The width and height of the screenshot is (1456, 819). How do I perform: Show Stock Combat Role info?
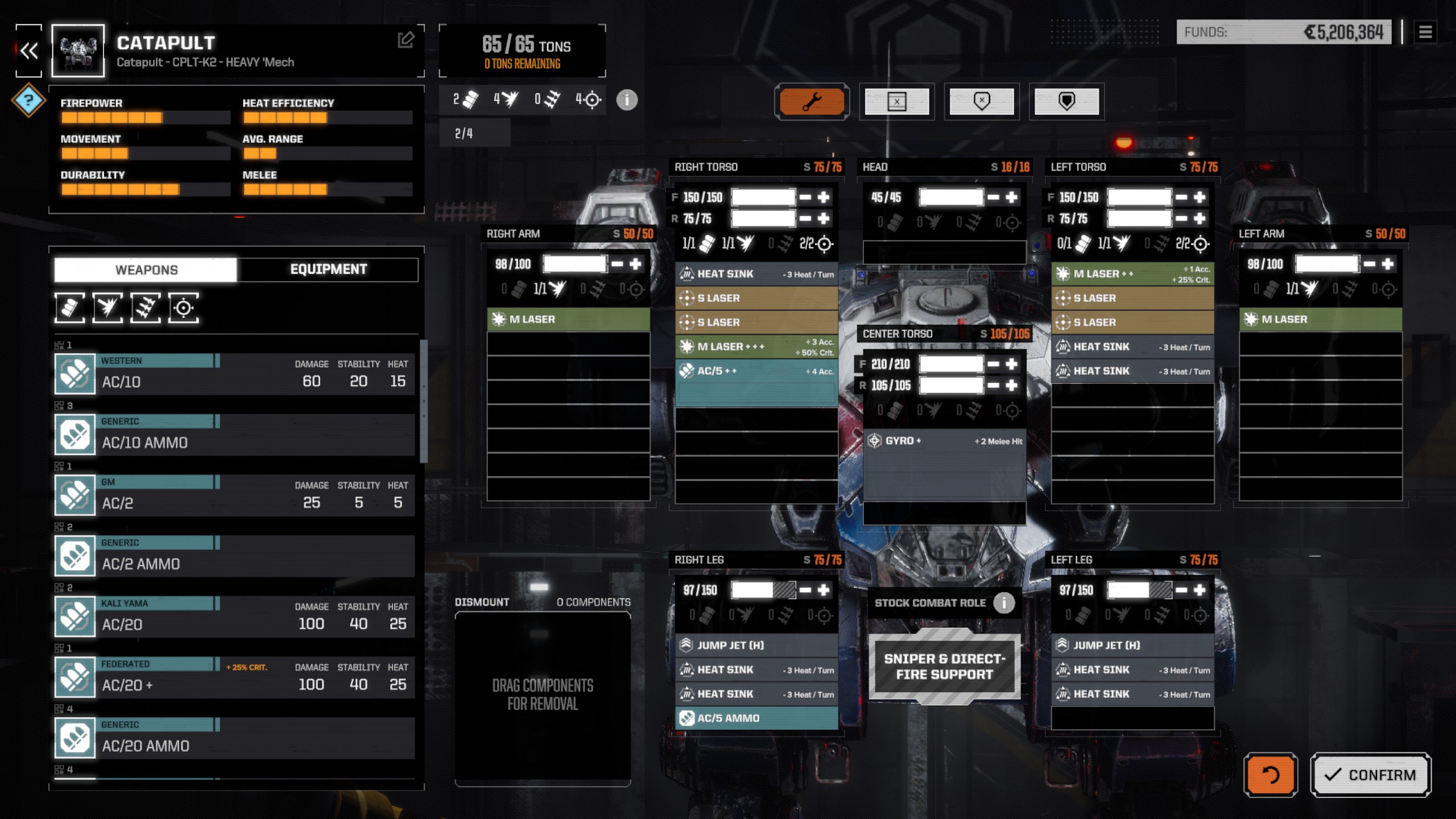[1004, 603]
